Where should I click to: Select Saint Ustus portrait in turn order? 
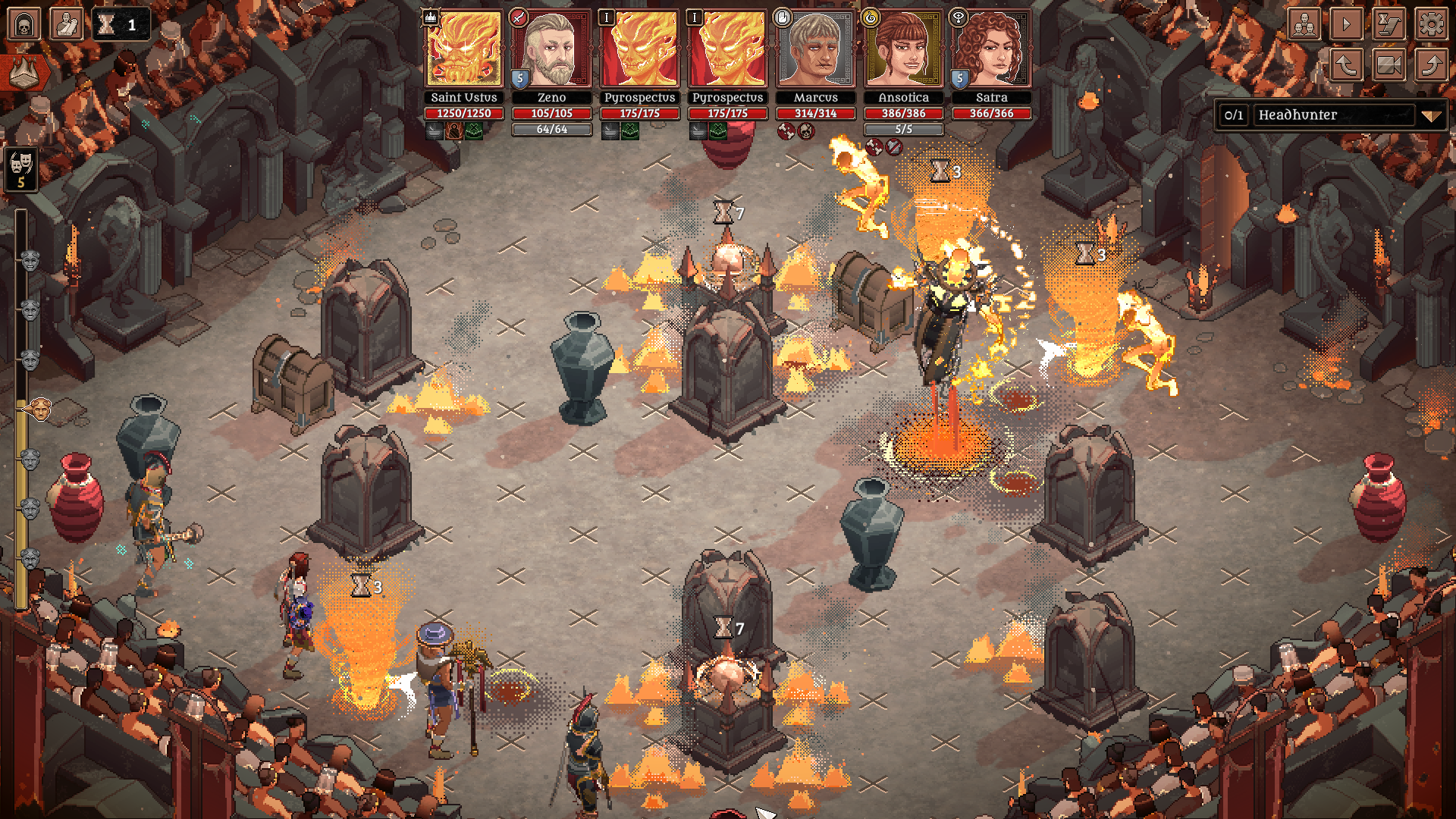coord(463,50)
